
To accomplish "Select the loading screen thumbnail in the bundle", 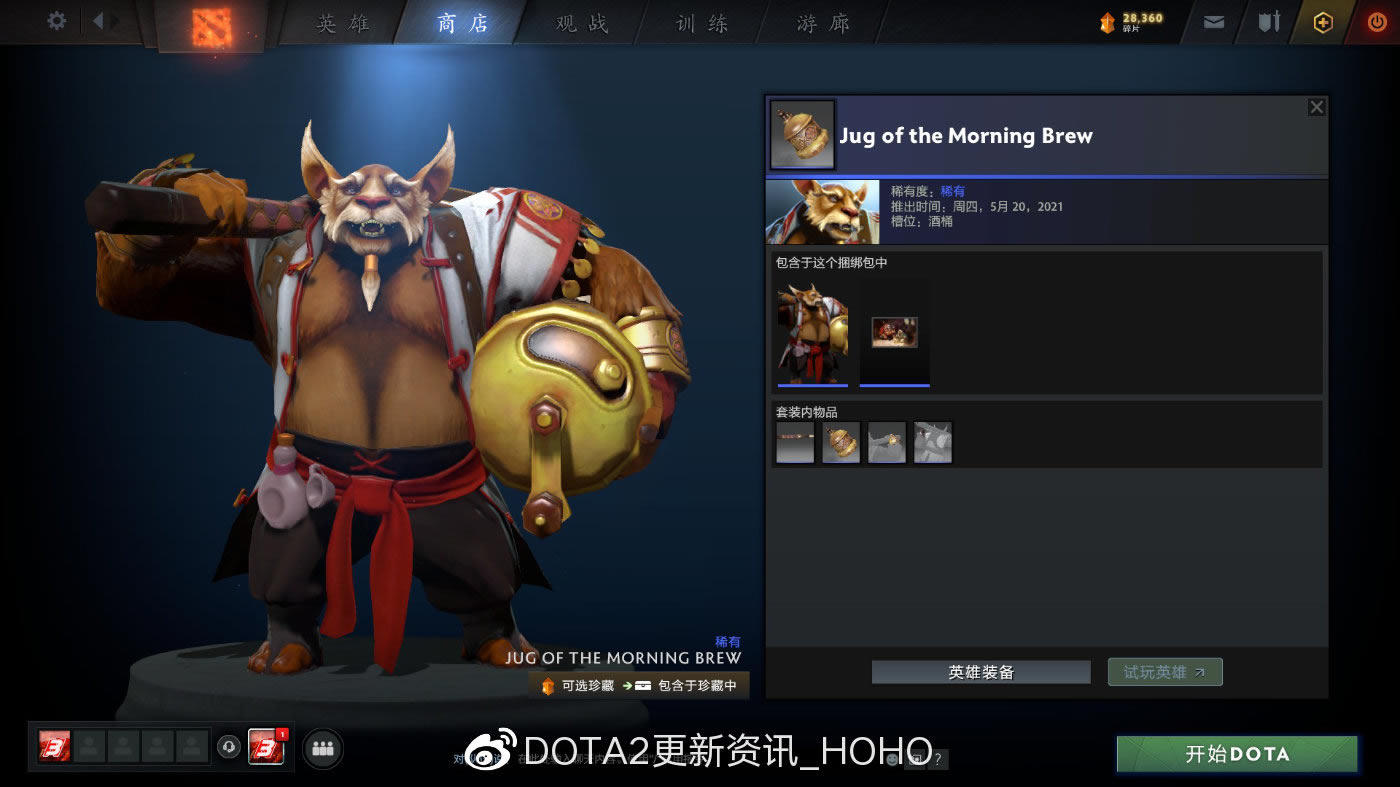I will tap(893, 333).
